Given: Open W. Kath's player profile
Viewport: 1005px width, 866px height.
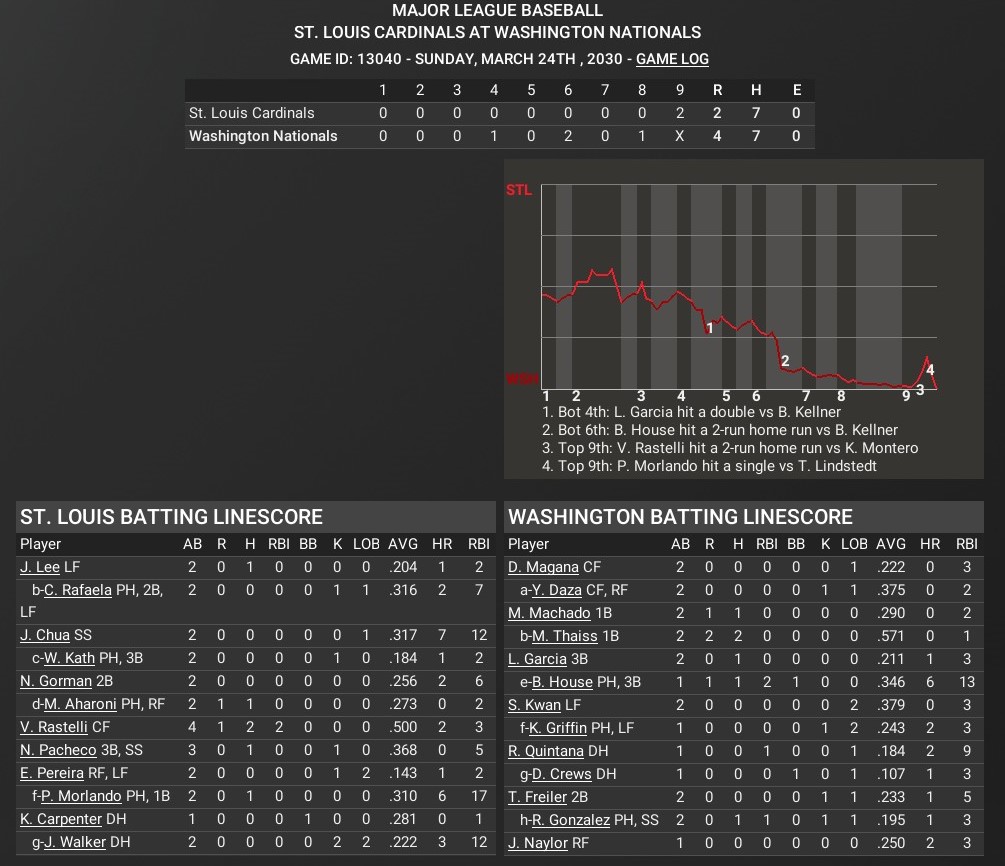Looking at the screenshot, I should [x=70, y=658].
